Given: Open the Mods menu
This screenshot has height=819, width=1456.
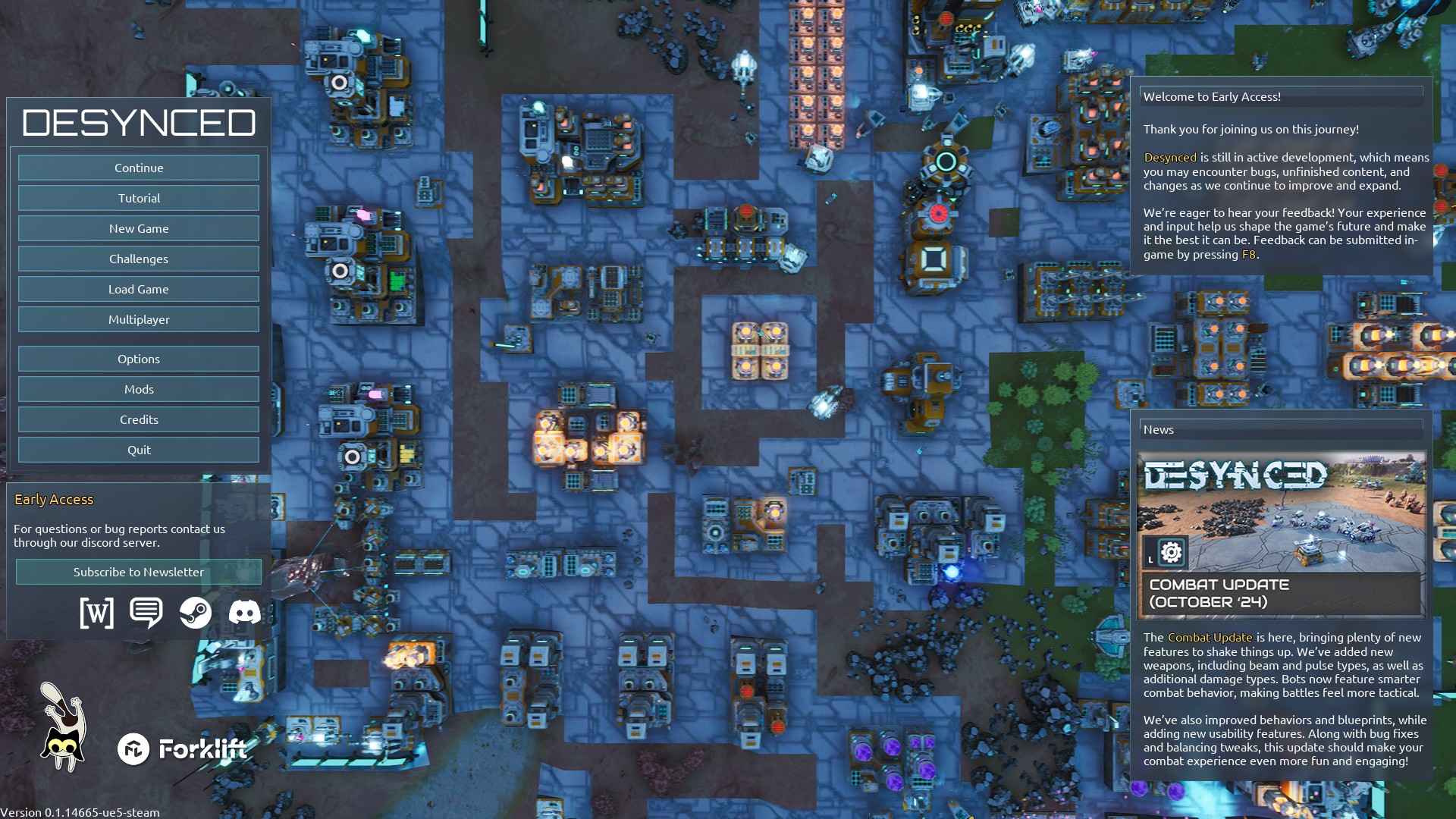Looking at the screenshot, I should (139, 389).
